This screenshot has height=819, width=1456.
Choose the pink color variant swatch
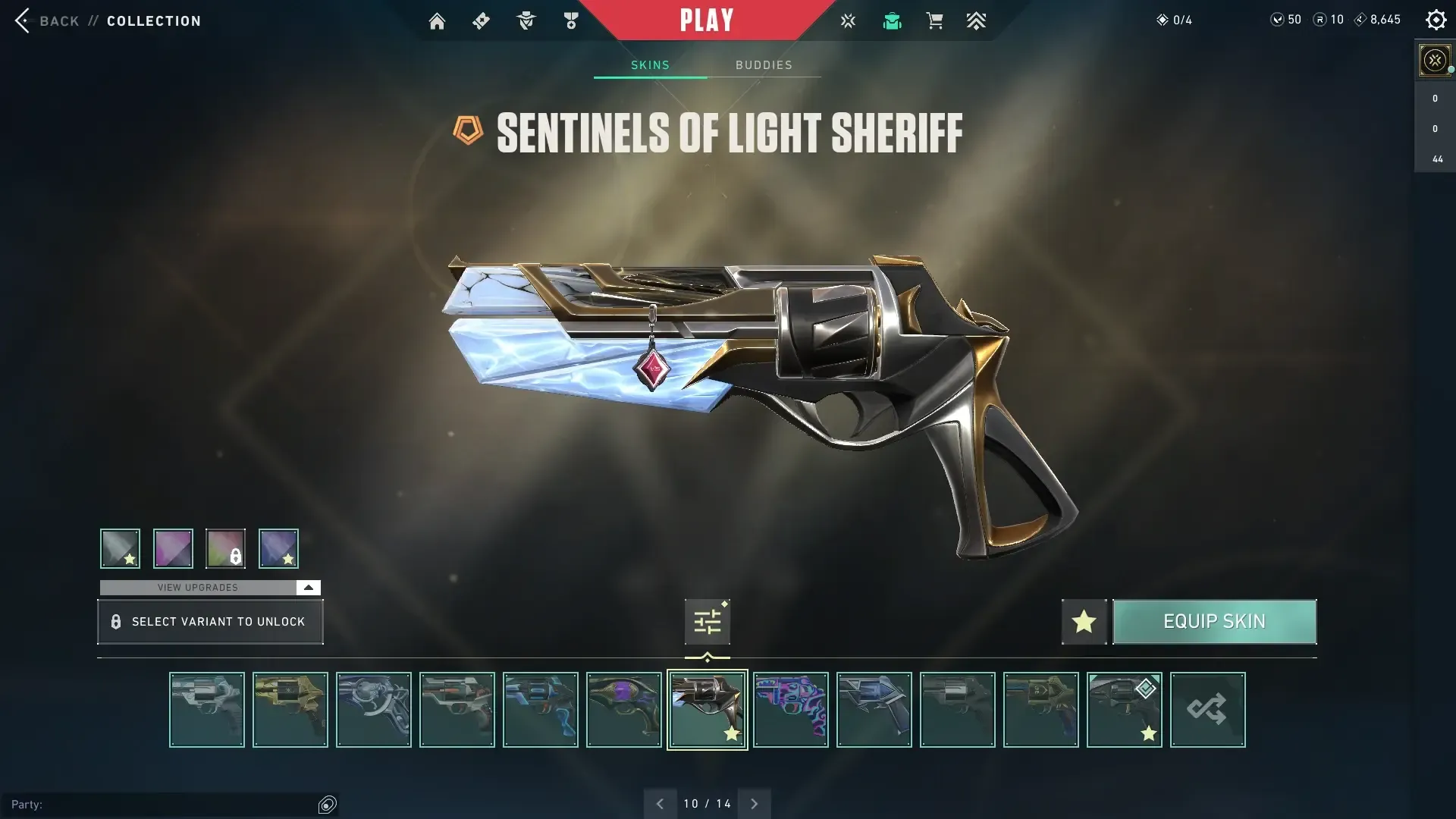(173, 548)
